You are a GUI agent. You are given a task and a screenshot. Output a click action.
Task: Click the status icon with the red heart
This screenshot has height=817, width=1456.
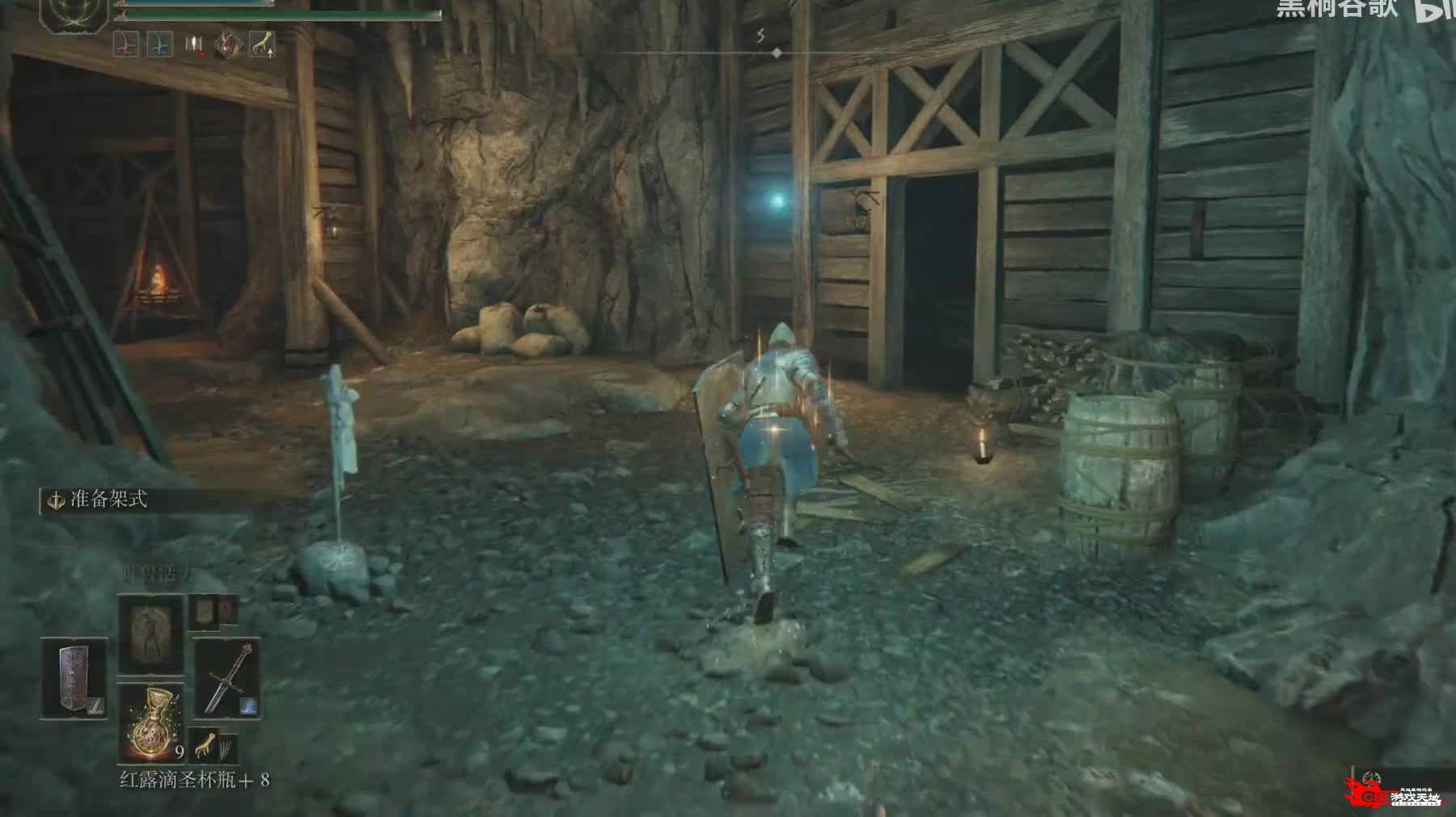pos(194,44)
